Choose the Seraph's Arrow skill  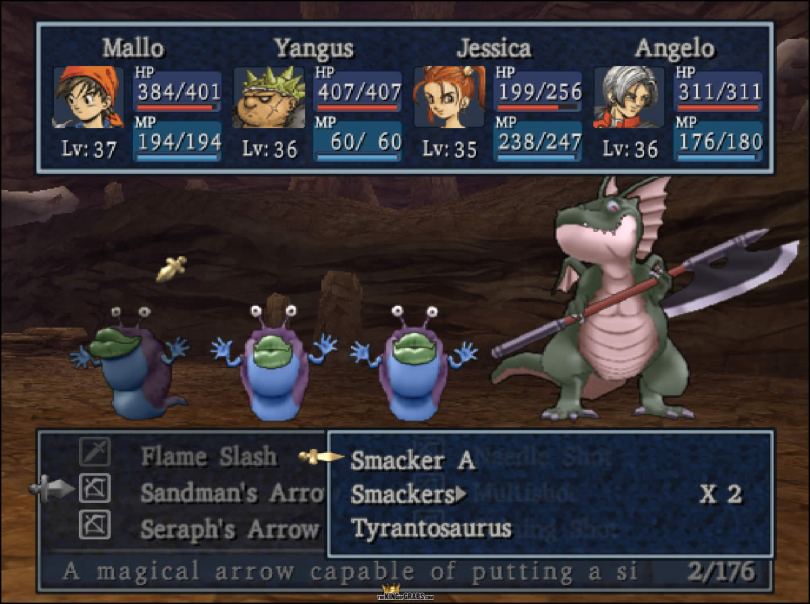pyautogui.click(x=230, y=527)
